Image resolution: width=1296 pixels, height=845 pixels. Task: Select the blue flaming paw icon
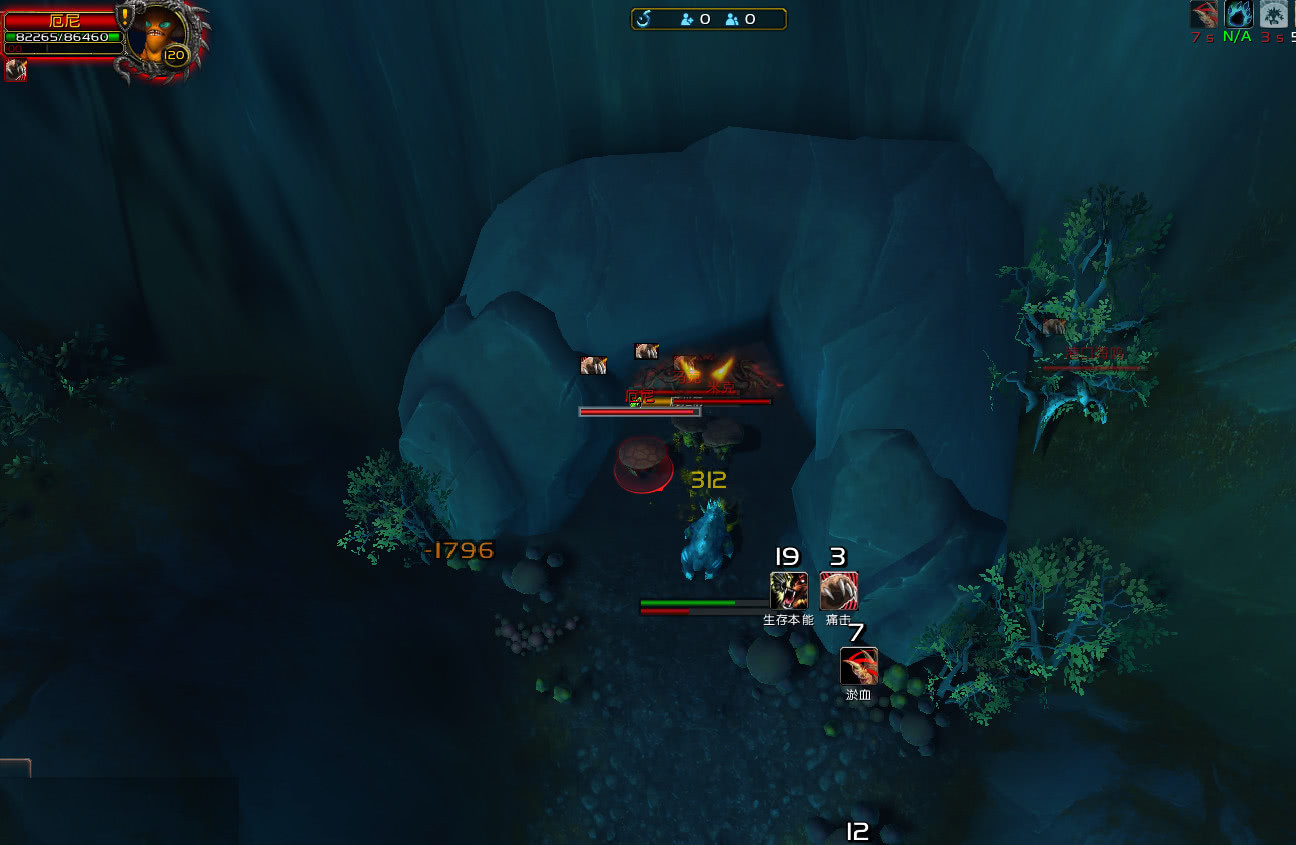click(x=1238, y=14)
